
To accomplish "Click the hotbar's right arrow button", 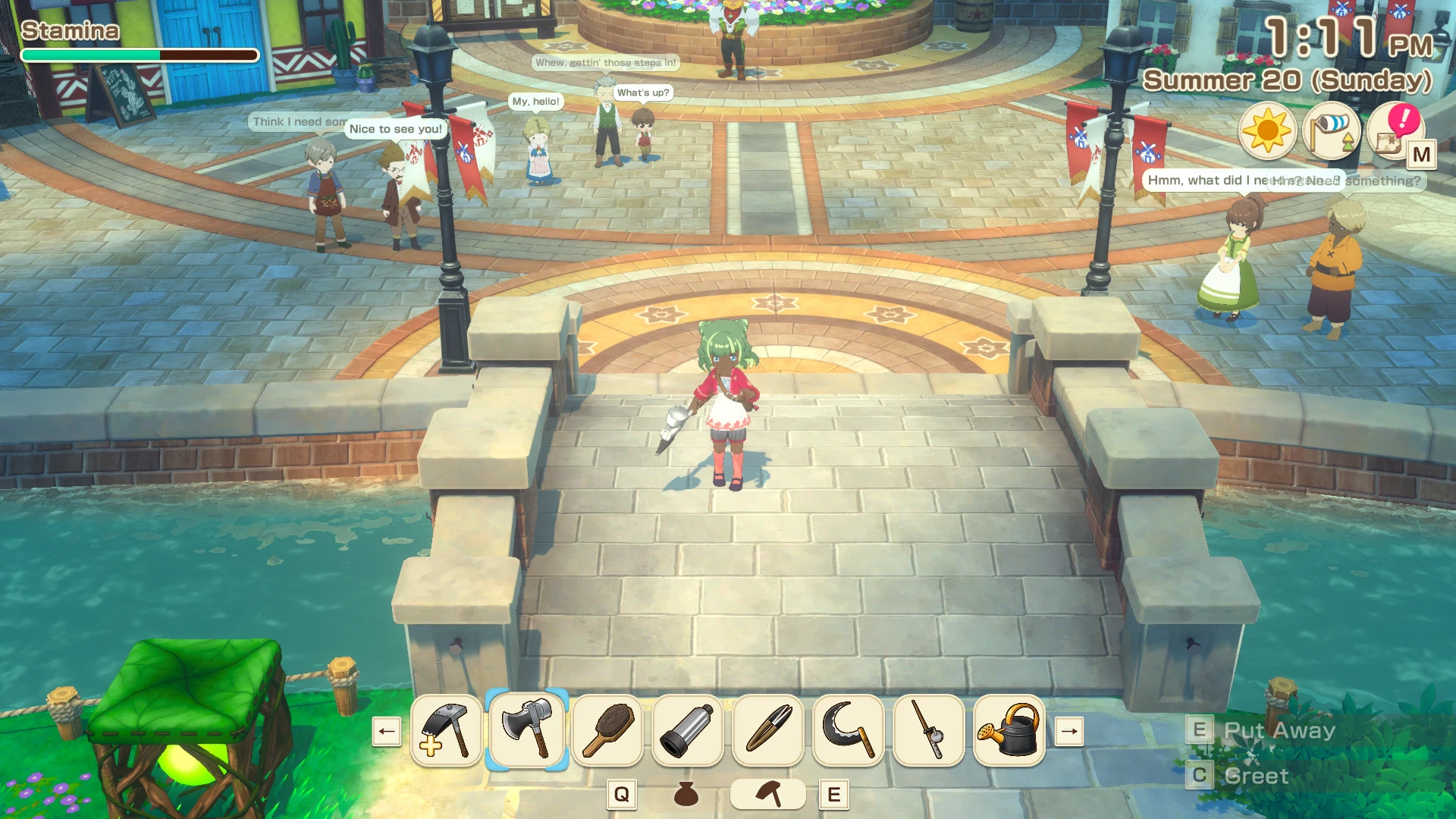I will [1069, 732].
